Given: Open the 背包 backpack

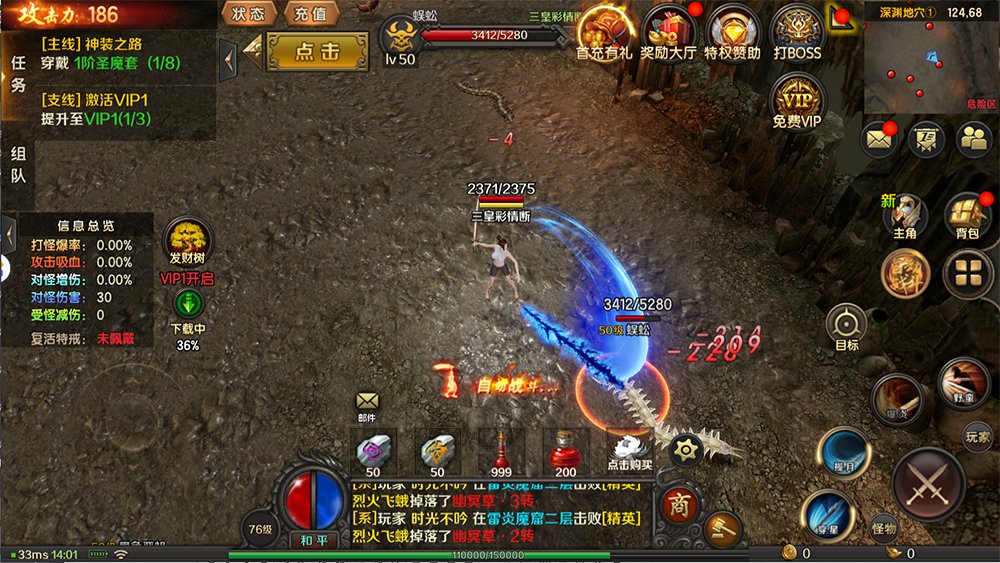Looking at the screenshot, I should [967, 215].
